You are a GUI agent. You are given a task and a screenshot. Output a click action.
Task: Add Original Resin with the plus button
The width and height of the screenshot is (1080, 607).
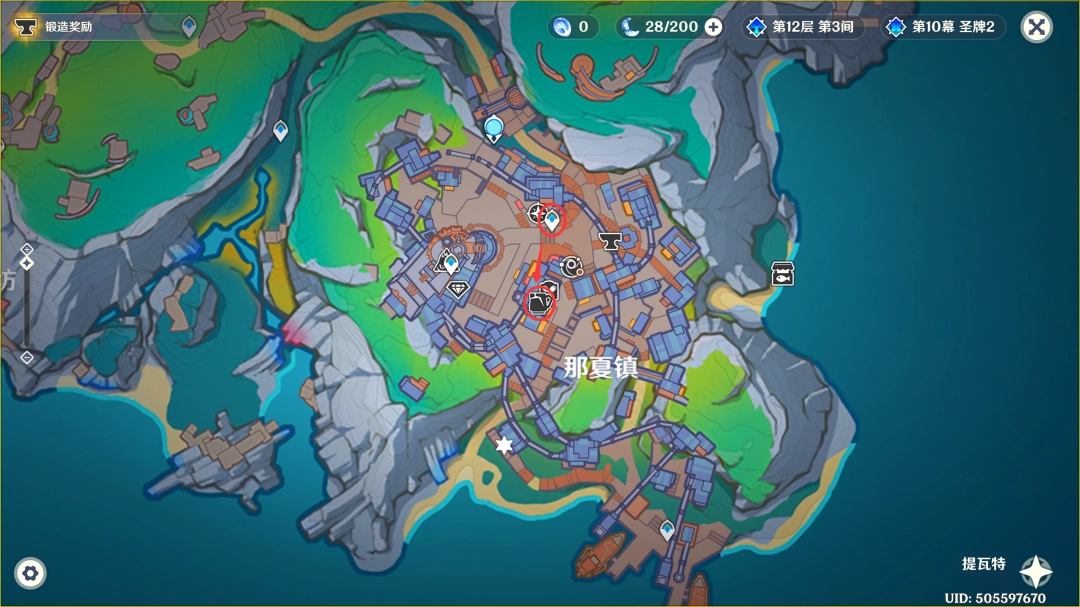(x=713, y=27)
